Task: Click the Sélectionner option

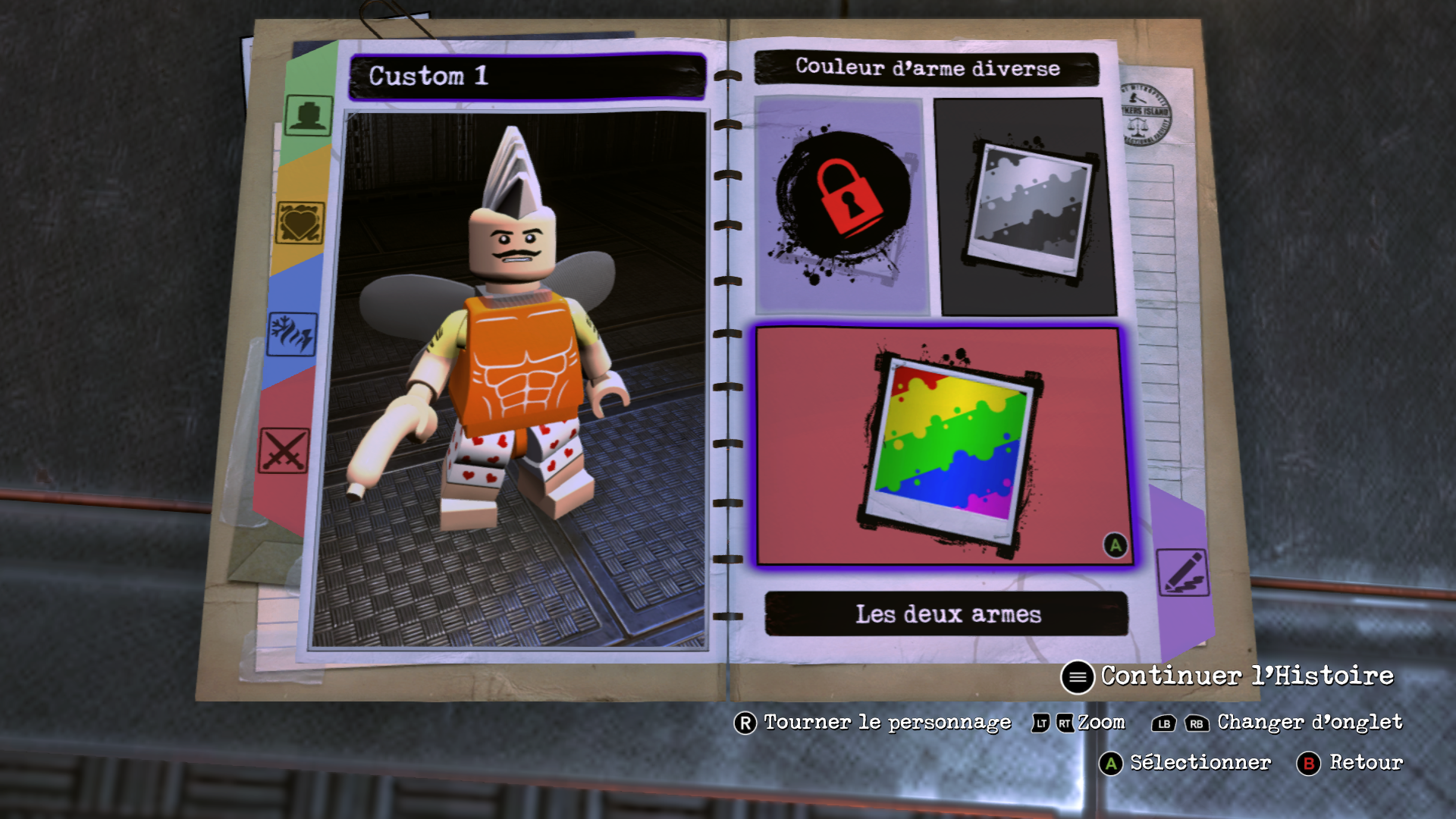Action: pos(1186,763)
